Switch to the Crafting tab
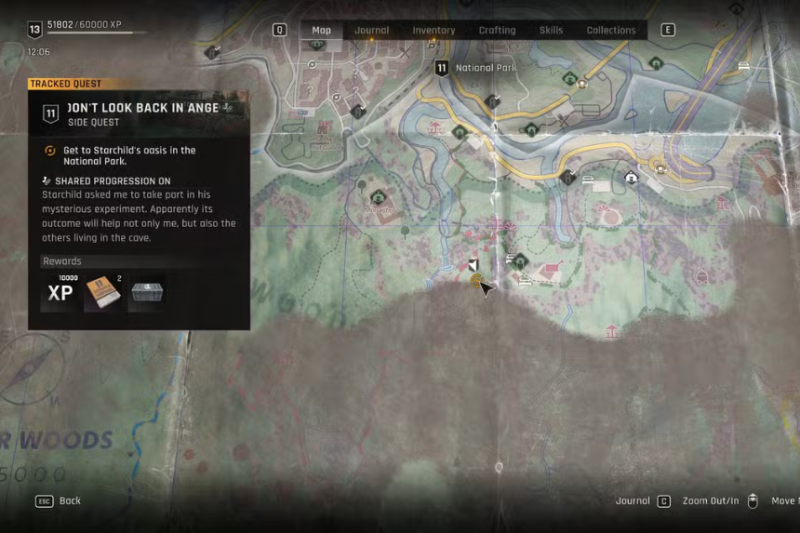Viewport: 800px width, 533px height. coord(497,30)
